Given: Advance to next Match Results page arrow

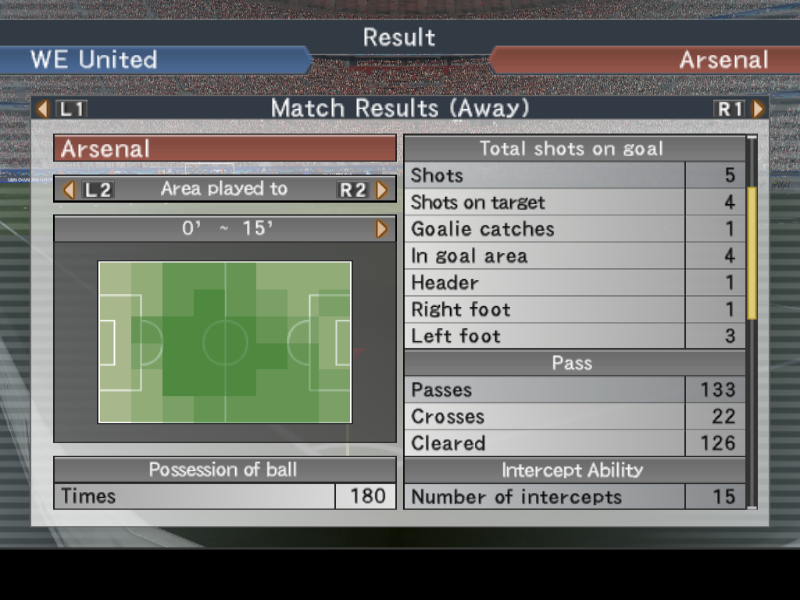Looking at the screenshot, I should (x=758, y=108).
